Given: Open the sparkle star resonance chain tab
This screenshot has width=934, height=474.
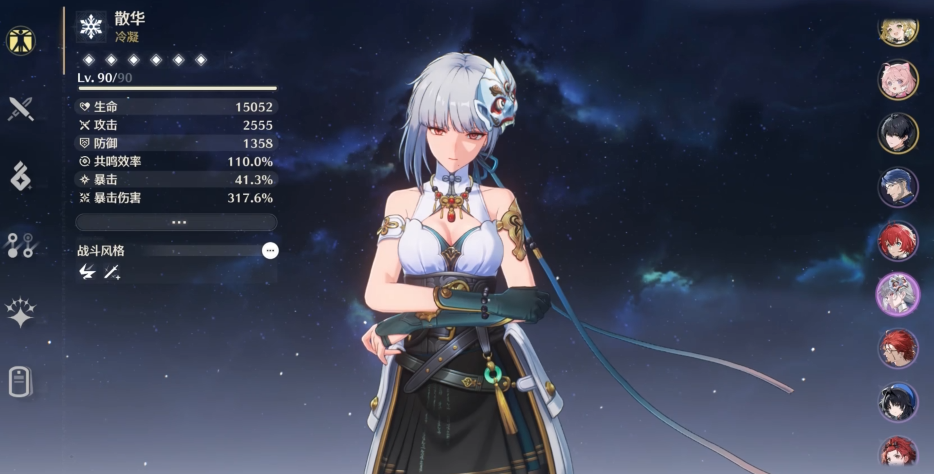Looking at the screenshot, I should (x=20, y=313).
